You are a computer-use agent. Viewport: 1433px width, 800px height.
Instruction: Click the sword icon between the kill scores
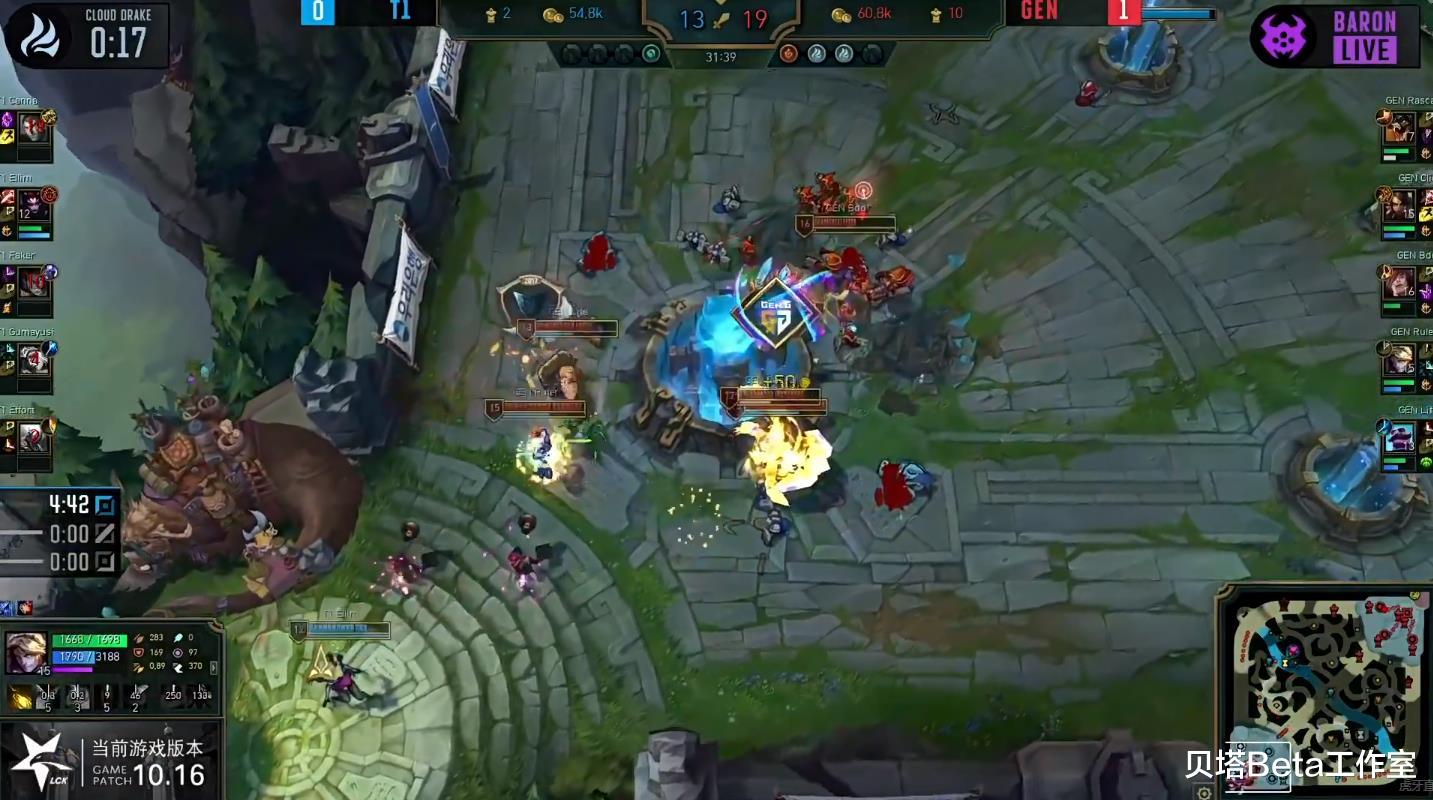pos(720,19)
